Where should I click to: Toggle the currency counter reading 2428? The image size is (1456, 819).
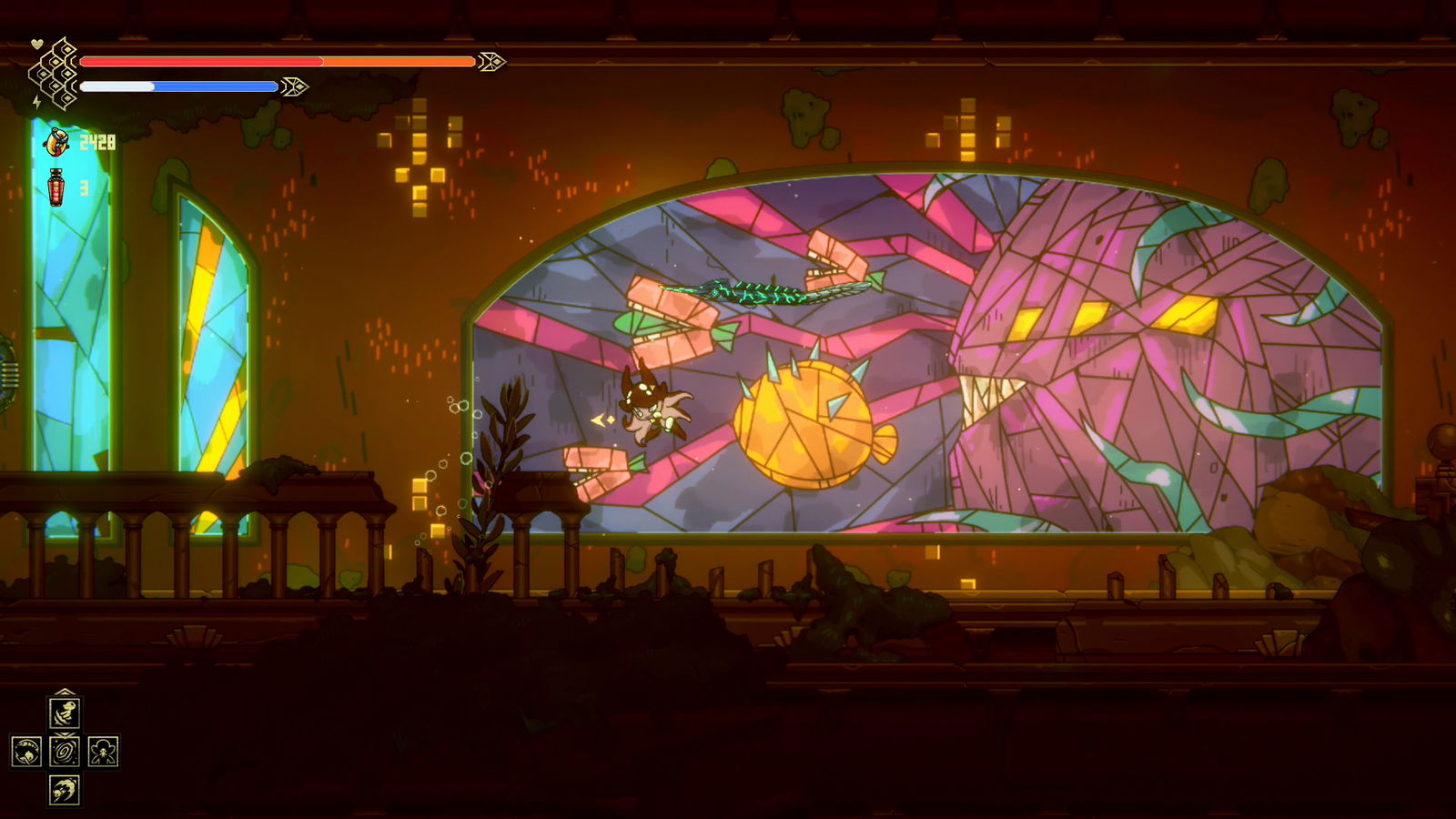coord(97,141)
